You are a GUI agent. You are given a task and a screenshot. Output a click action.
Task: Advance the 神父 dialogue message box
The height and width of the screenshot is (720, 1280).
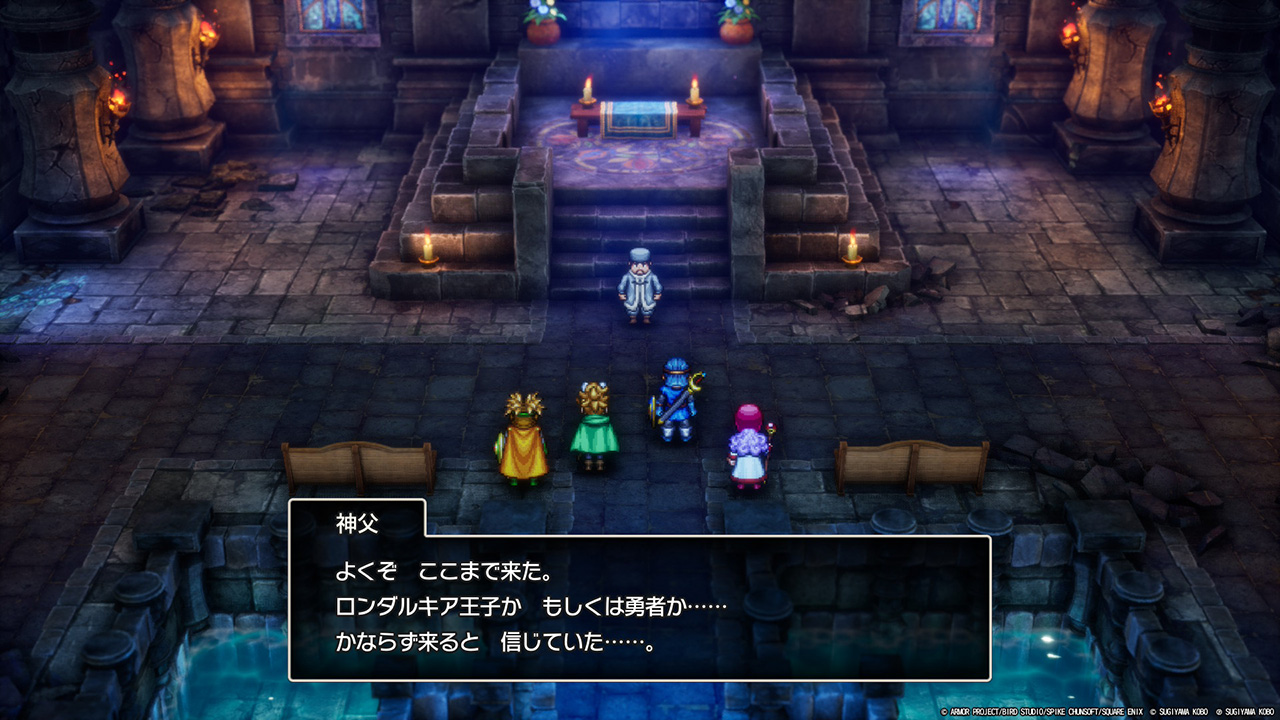[639, 607]
